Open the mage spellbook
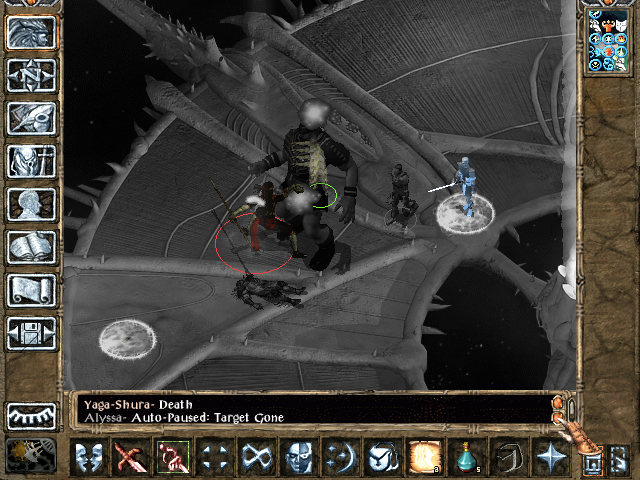 [31, 247]
